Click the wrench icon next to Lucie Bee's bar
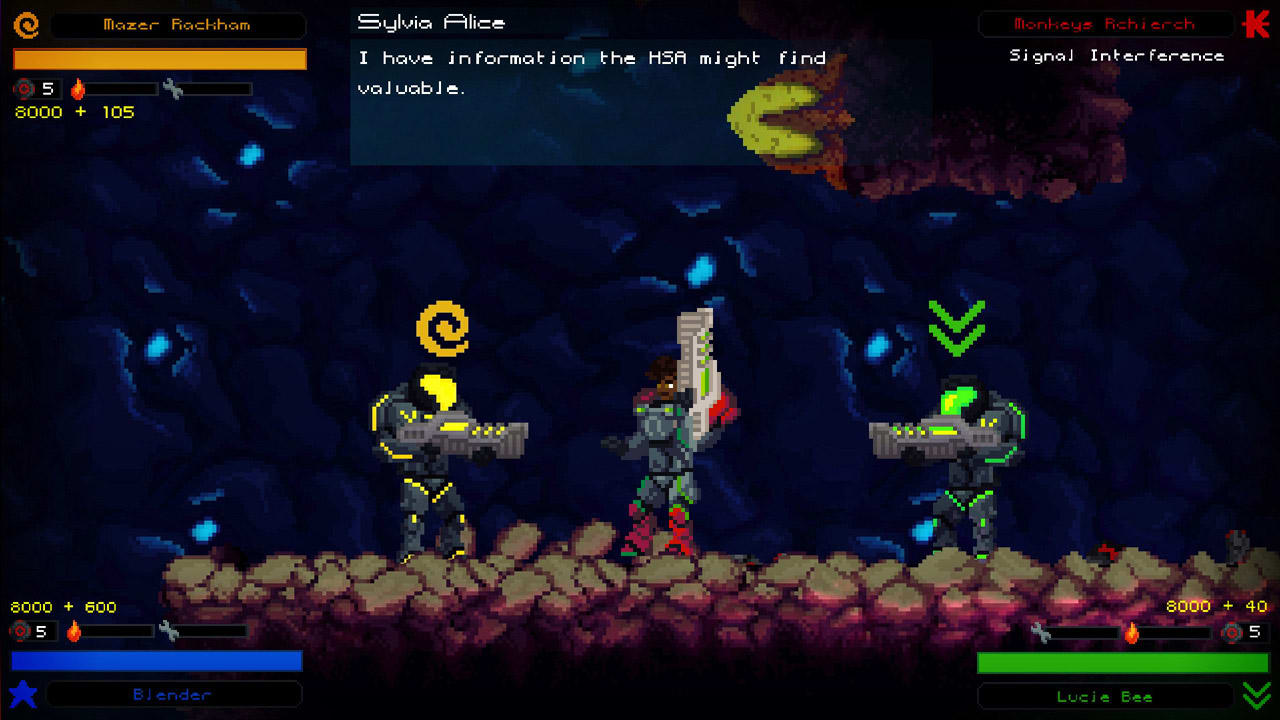1280x720 pixels. (x=1040, y=632)
